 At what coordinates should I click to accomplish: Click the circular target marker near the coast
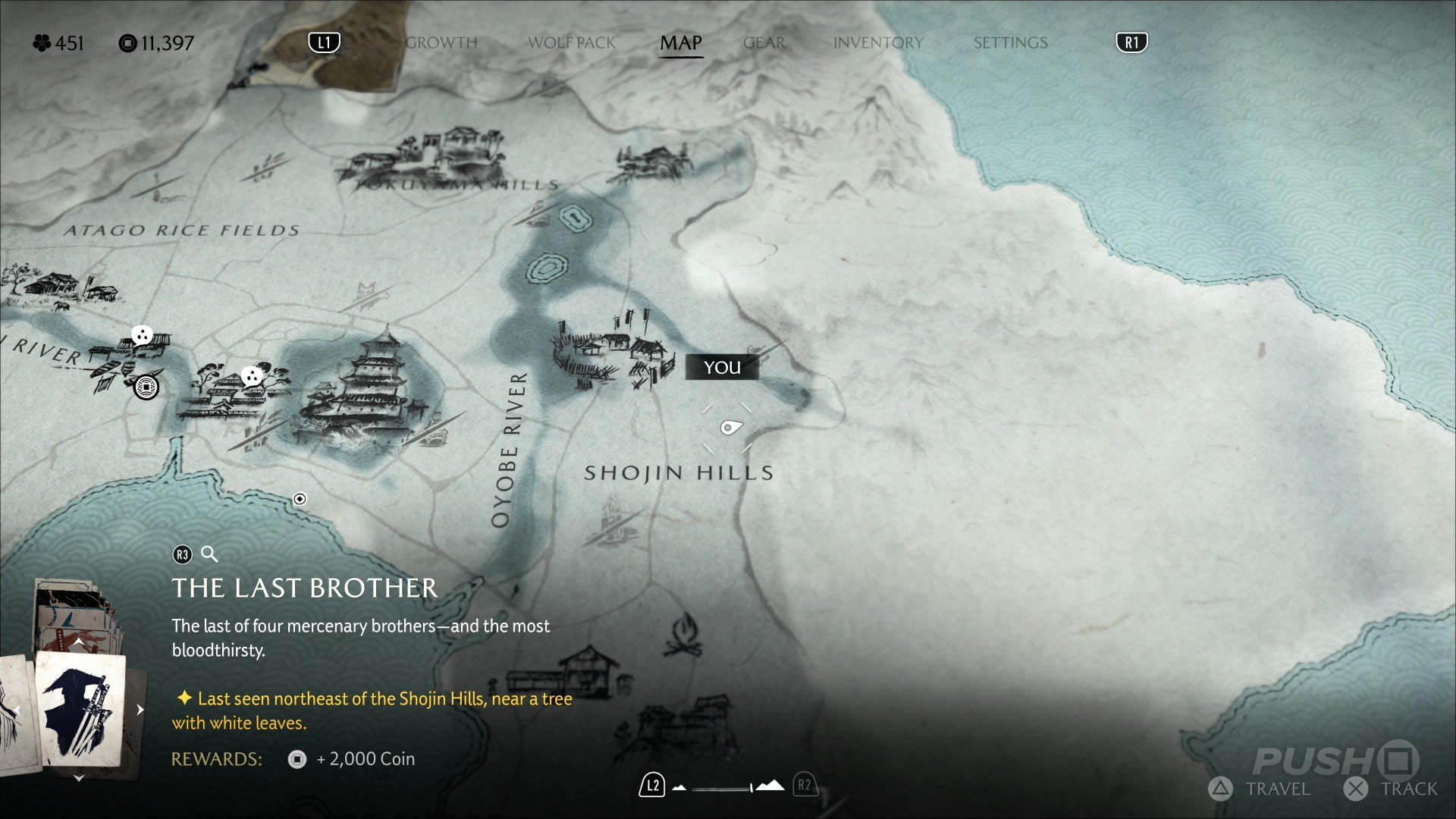300,499
